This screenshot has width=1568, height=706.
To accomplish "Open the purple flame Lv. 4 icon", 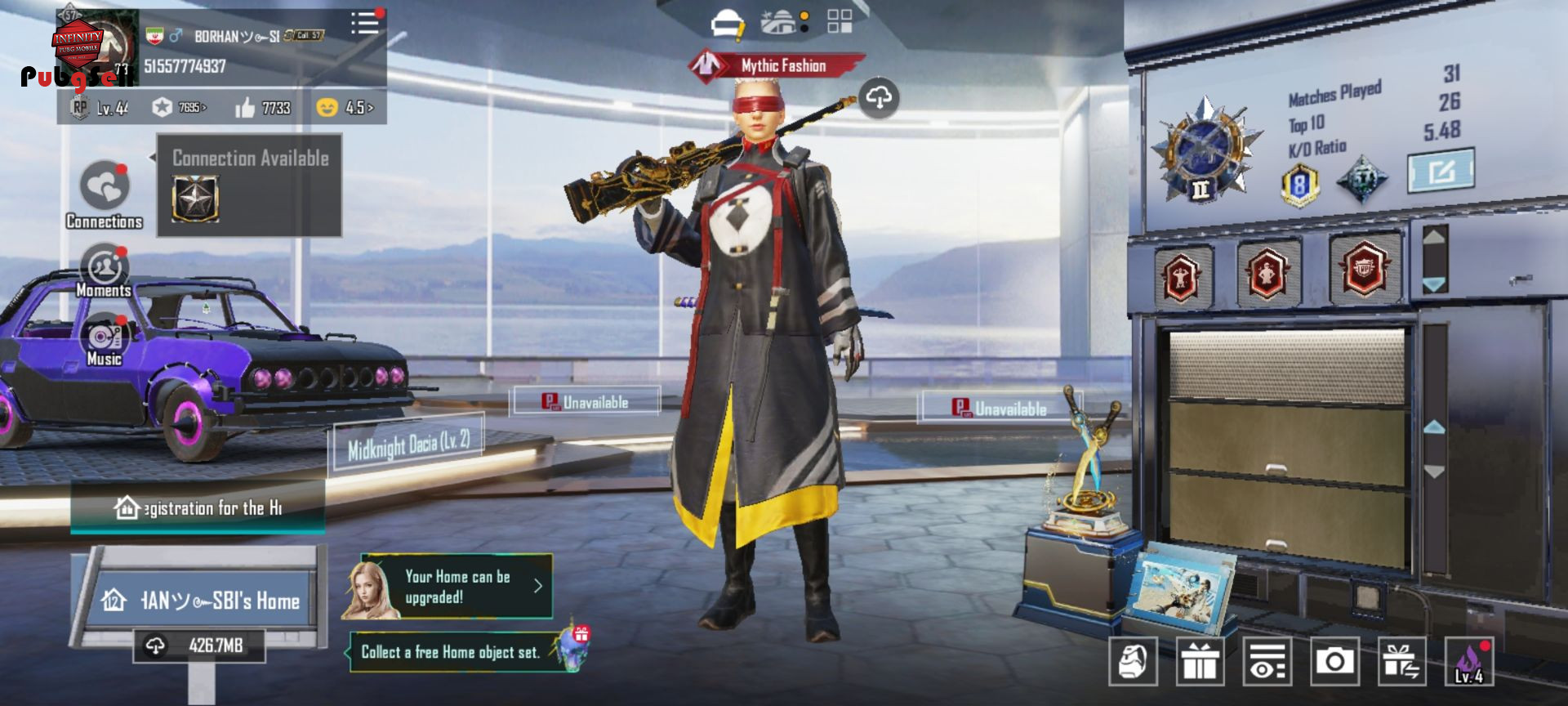I will pos(1468,660).
